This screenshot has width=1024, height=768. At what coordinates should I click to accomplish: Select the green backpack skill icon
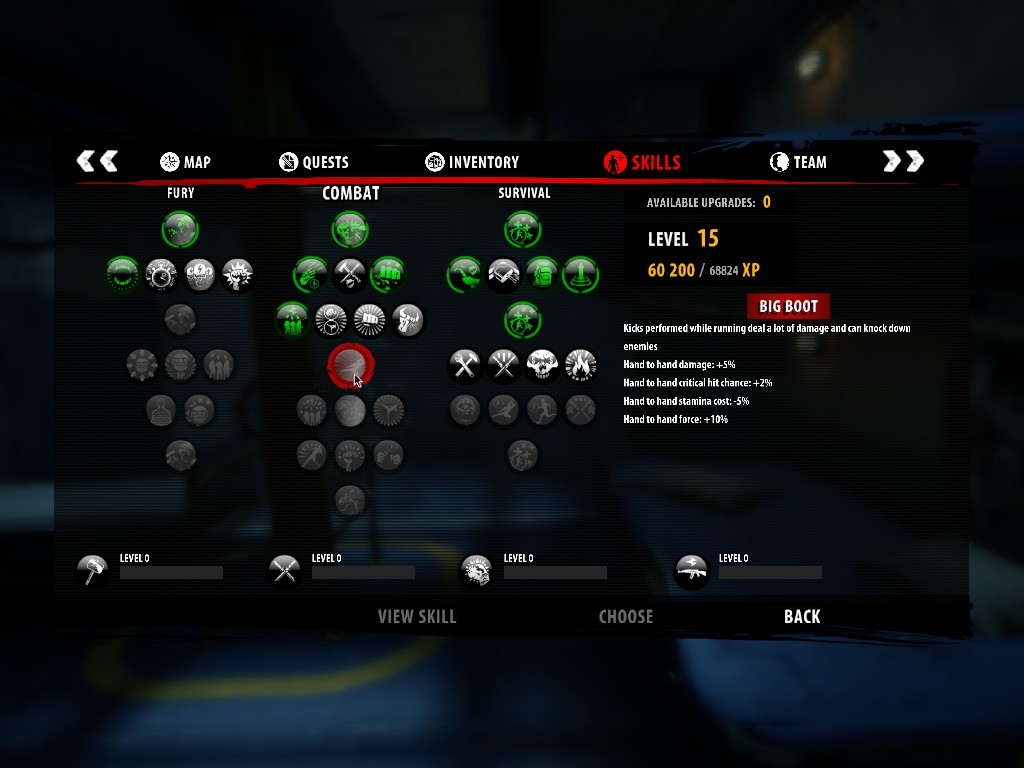(x=542, y=273)
